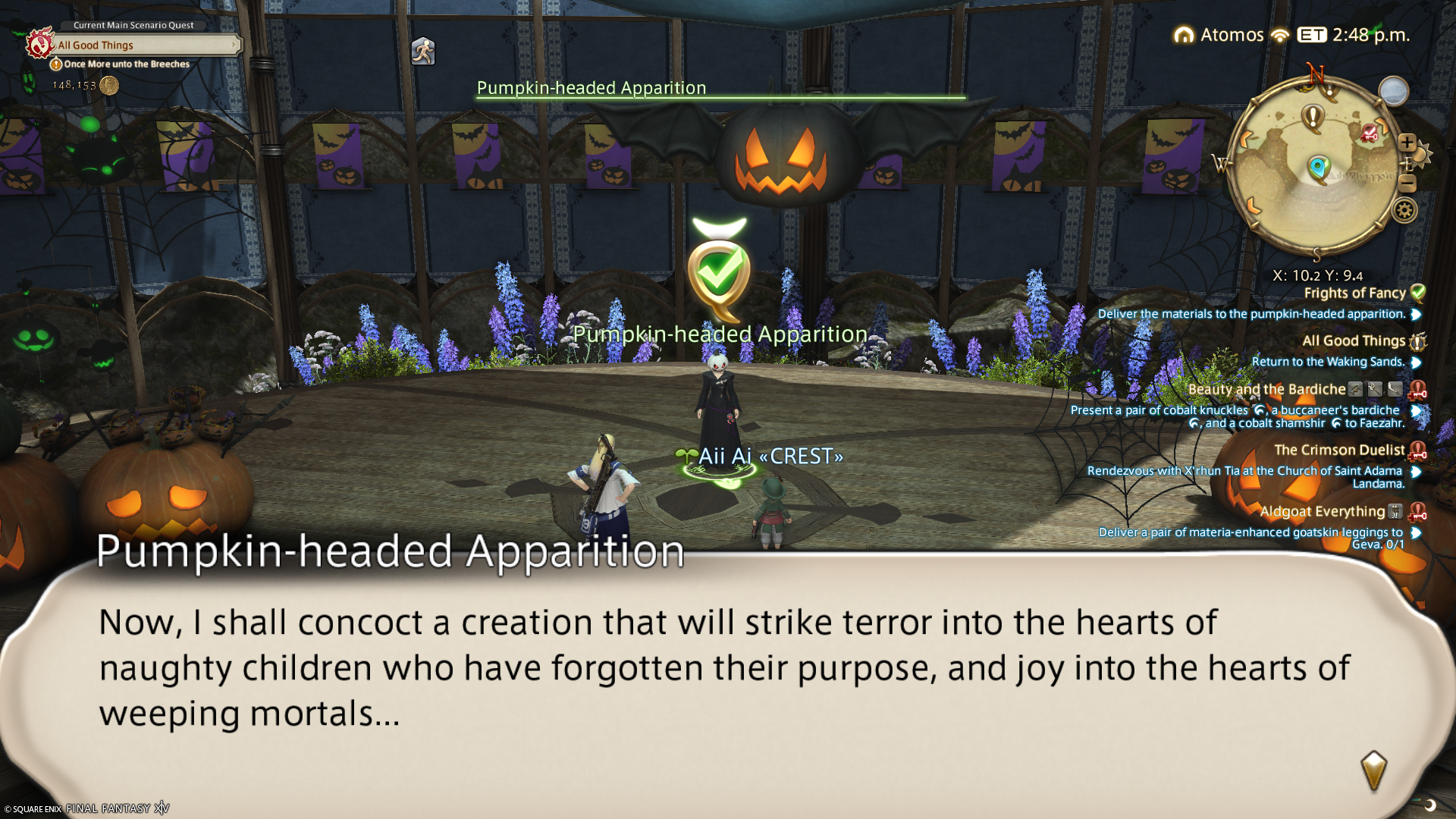Select the All Good Things tracker entry
1456x819 pixels.
(x=1353, y=341)
